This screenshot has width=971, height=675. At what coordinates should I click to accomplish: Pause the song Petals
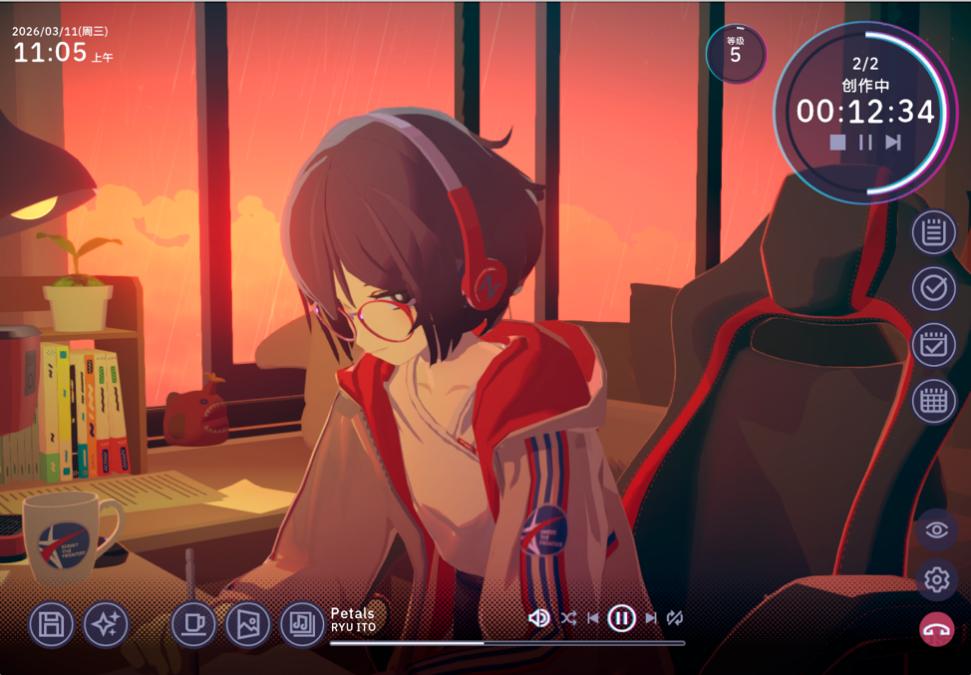pos(621,618)
